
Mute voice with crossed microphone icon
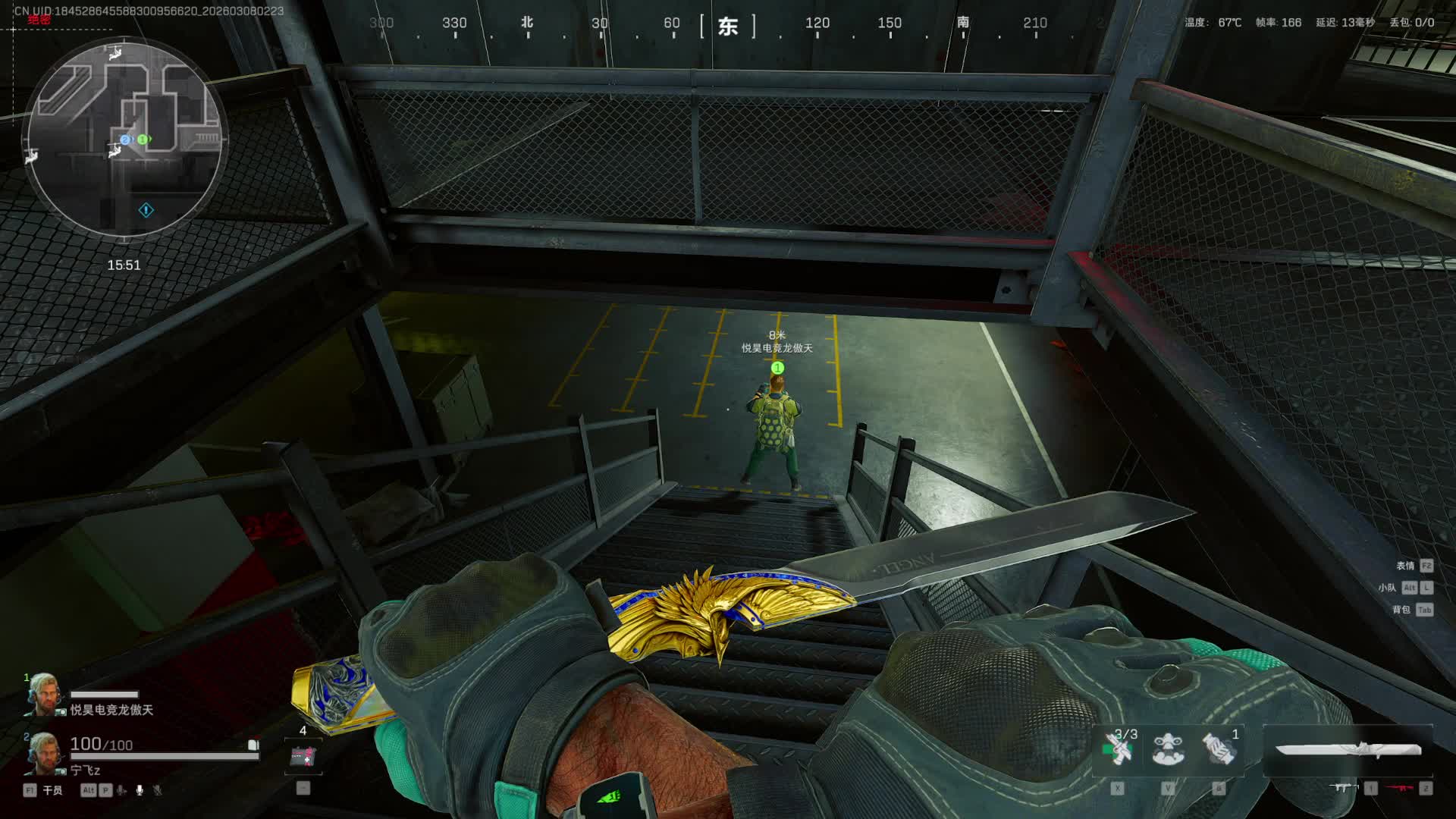[158, 790]
